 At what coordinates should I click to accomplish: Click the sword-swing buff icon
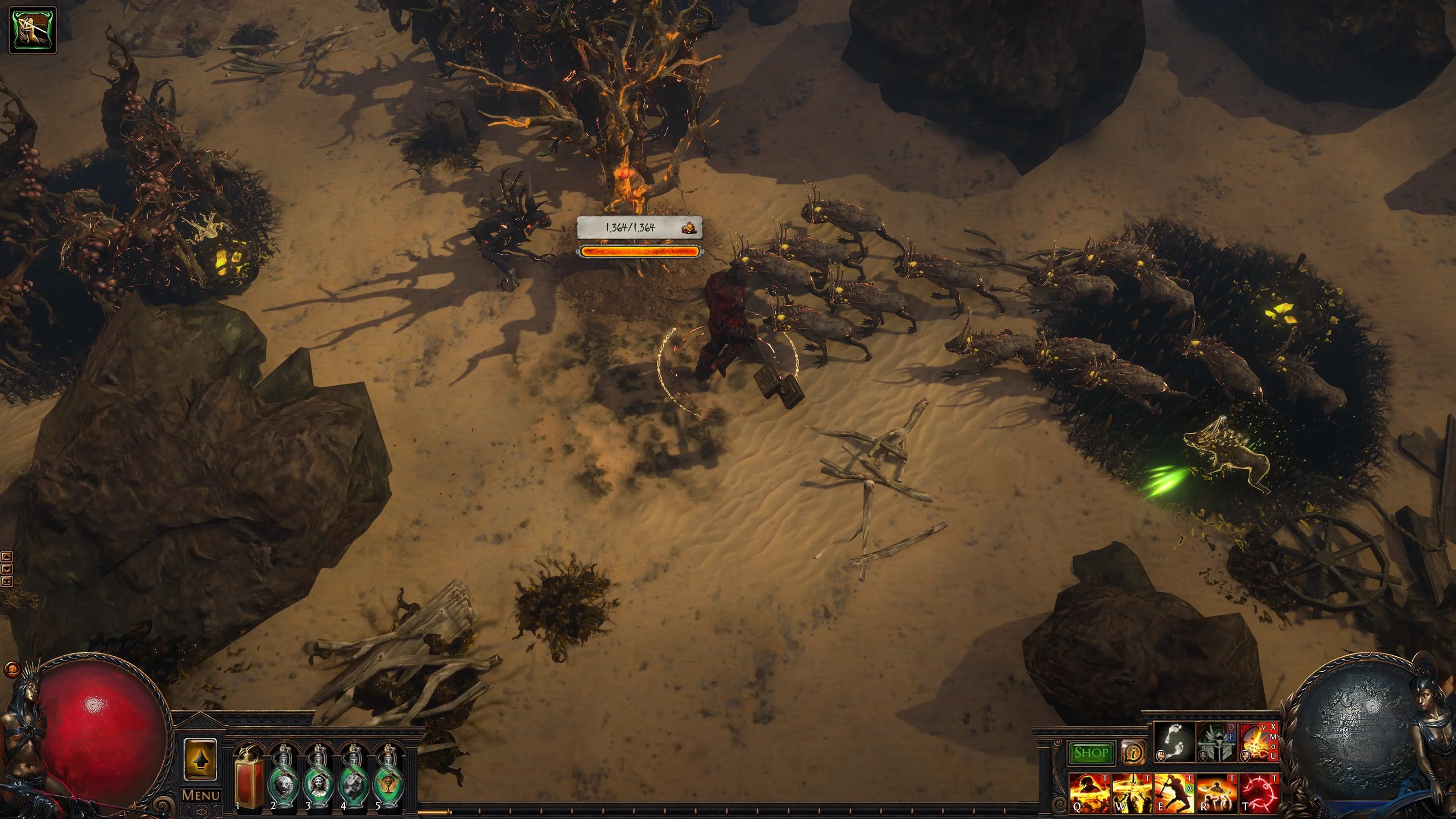tap(33, 30)
